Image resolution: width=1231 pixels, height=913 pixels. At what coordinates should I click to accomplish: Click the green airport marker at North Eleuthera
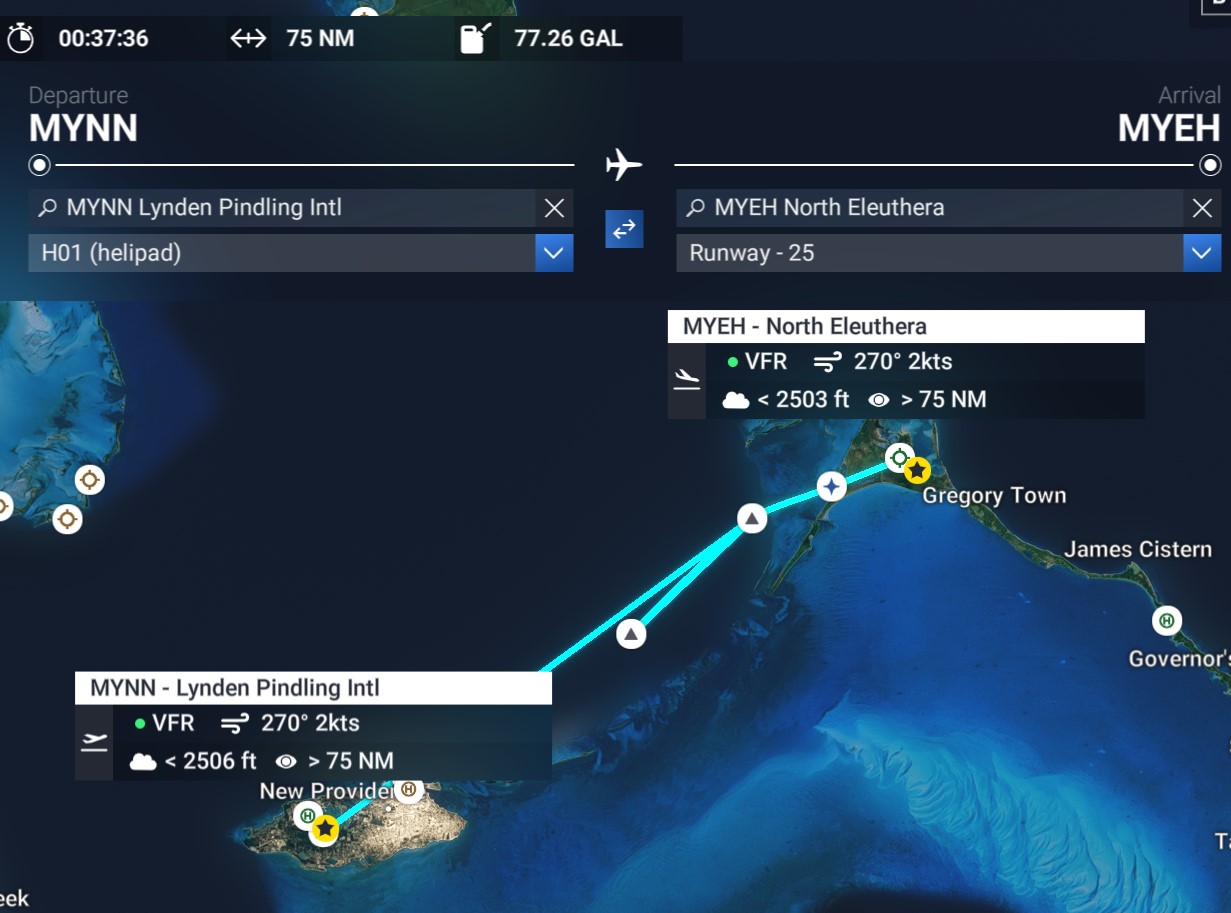[x=899, y=458]
